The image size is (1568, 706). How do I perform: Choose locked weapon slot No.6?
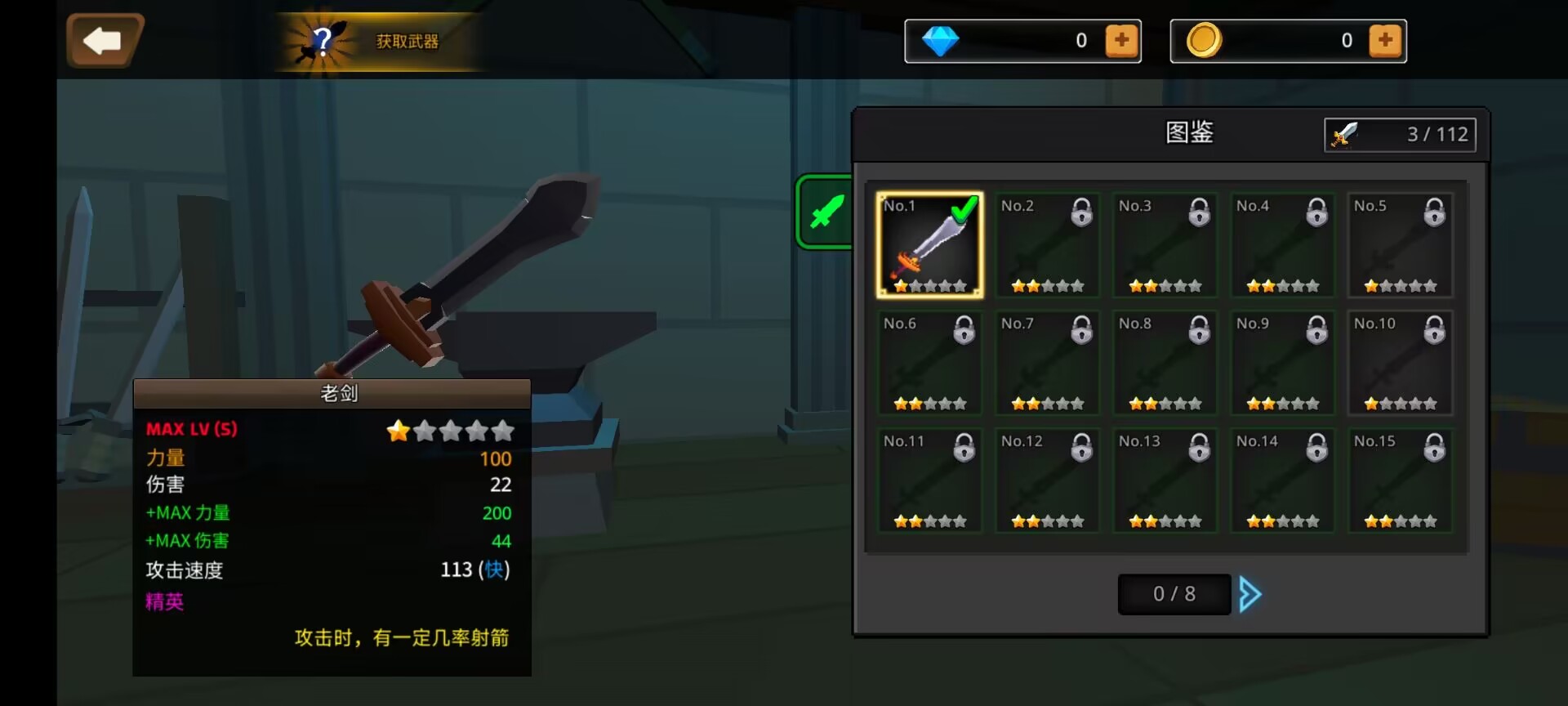point(929,363)
